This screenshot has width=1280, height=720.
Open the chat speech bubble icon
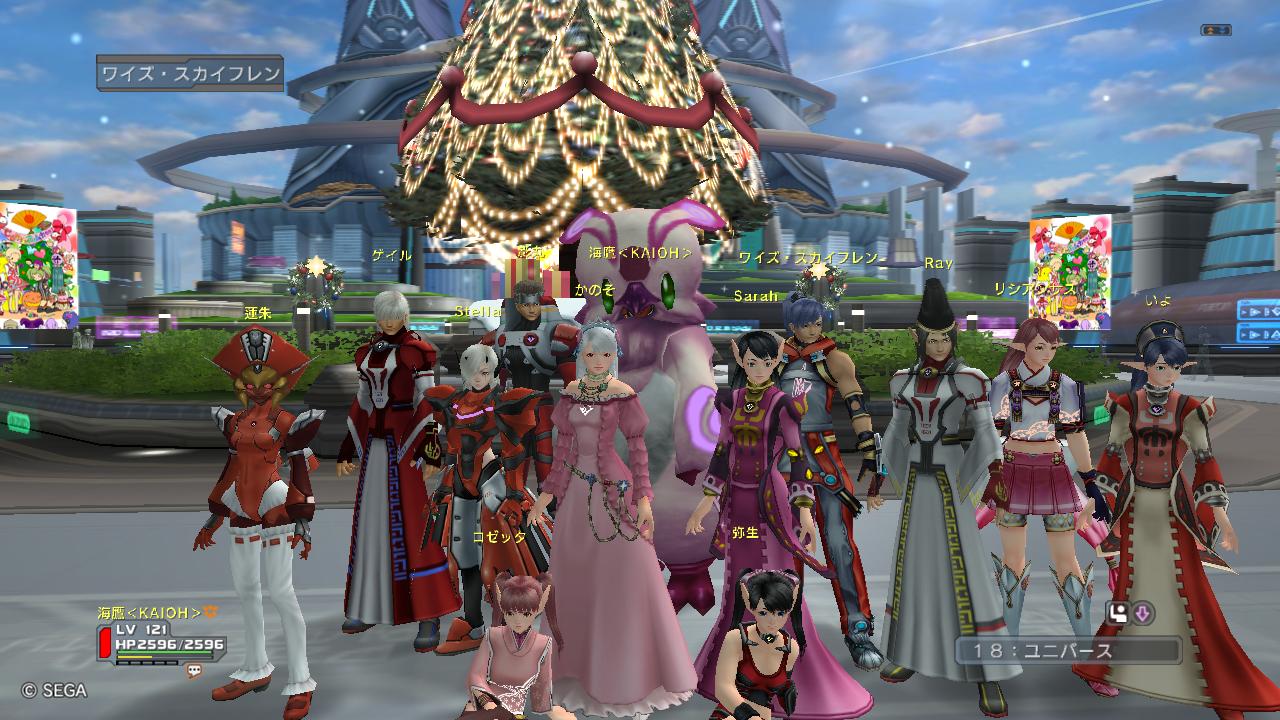click(194, 672)
